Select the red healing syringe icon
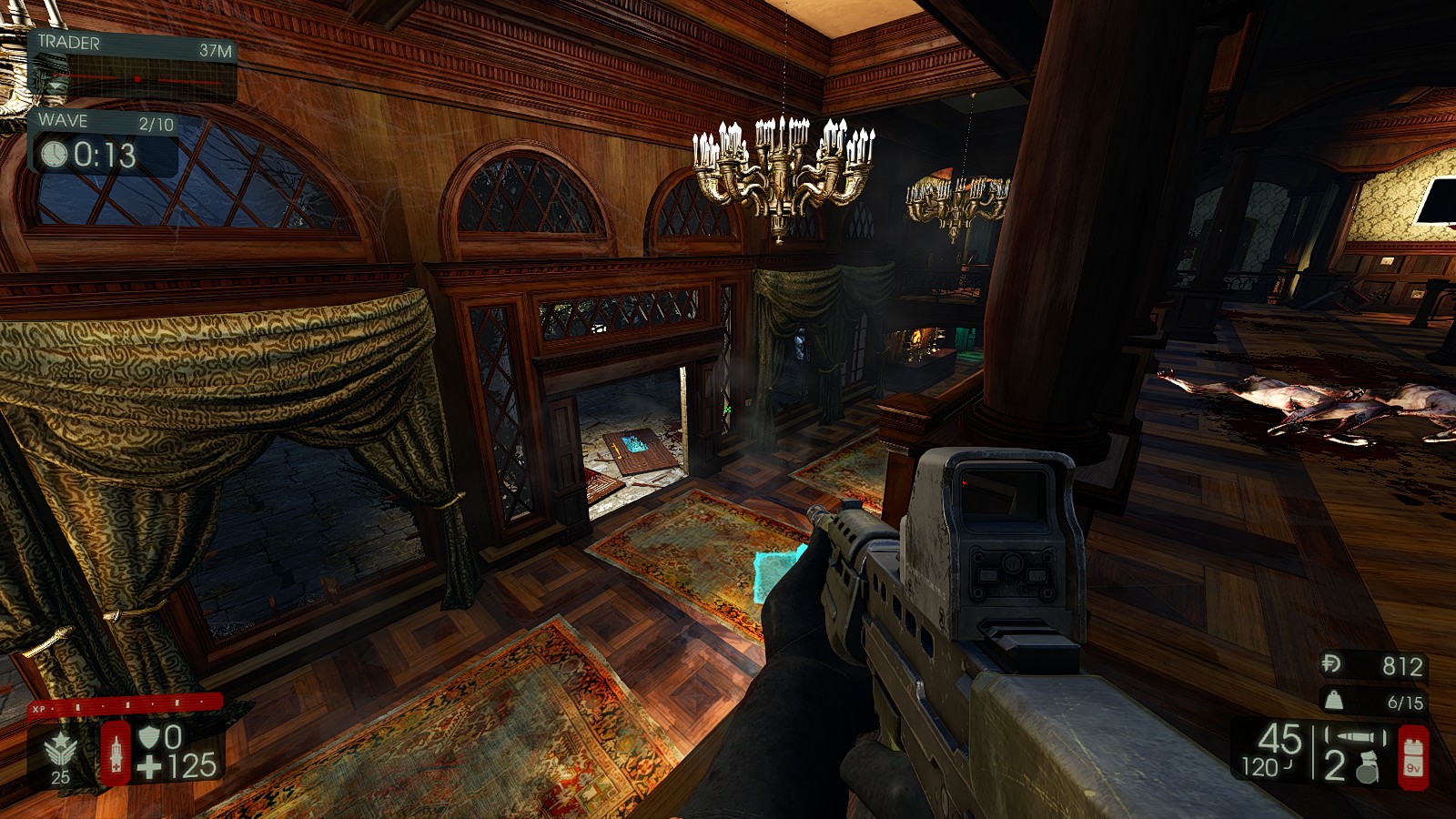This screenshot has width=1456, height=819. pos(116,753)
